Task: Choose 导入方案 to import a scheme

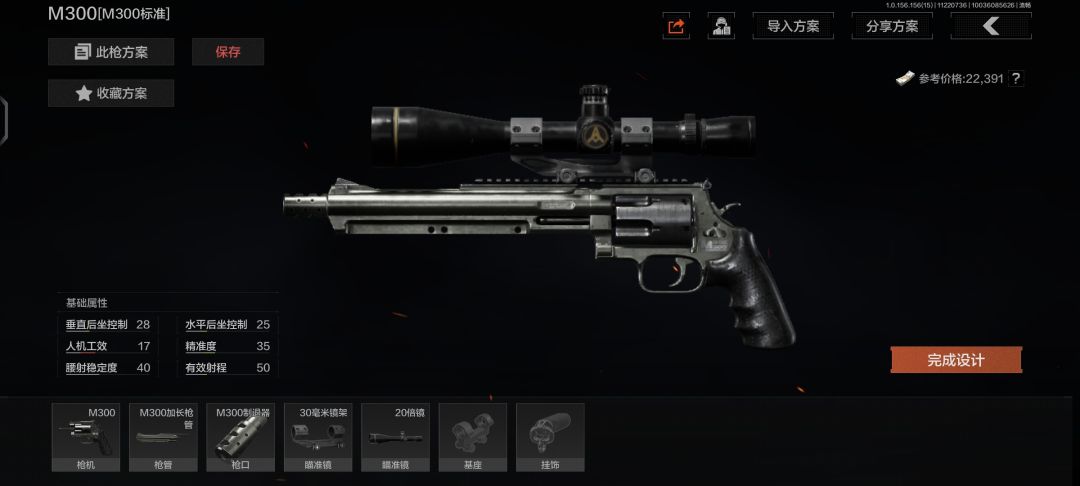Action: (793, 26)
